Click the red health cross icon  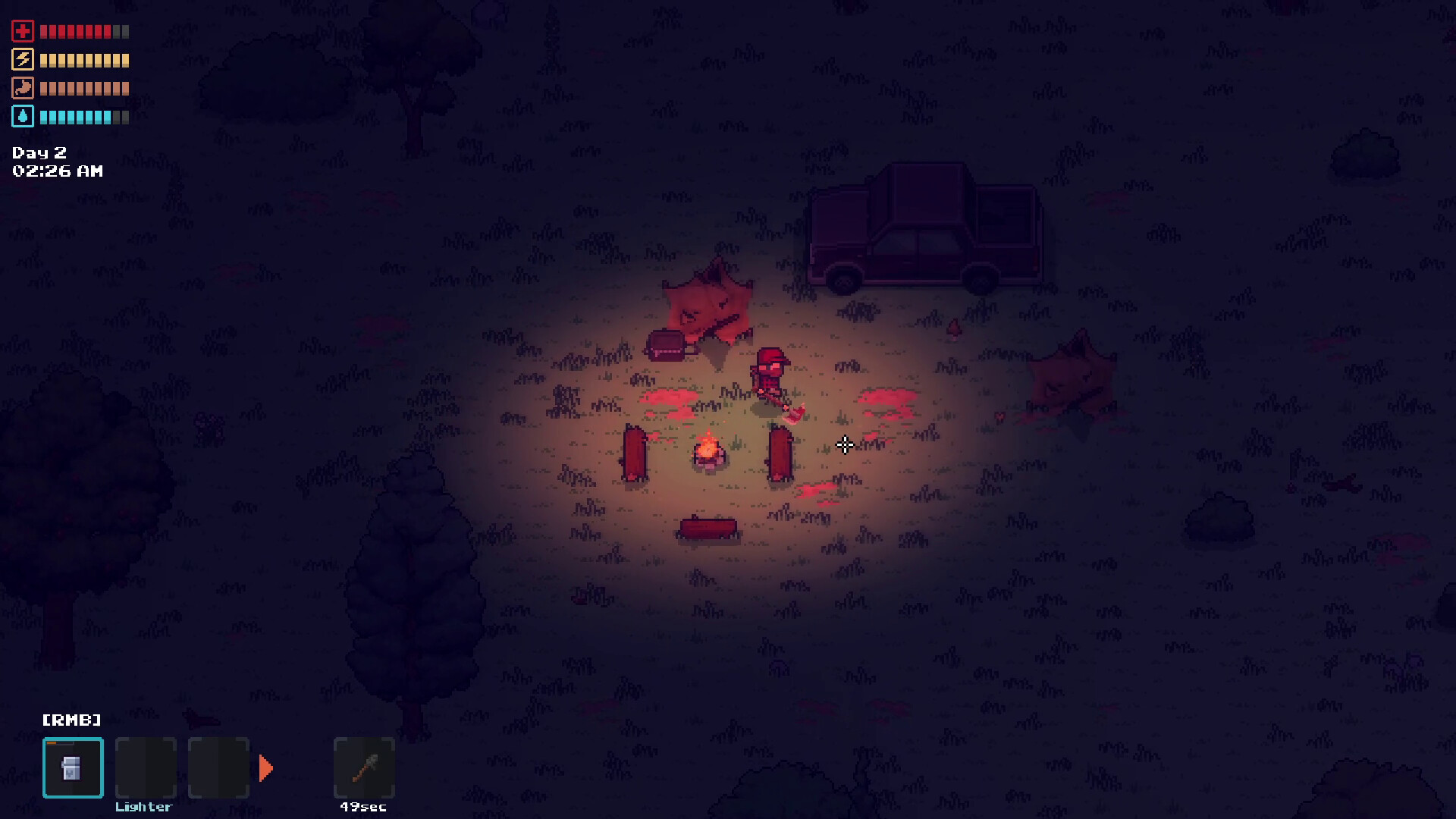click(23, 31)
